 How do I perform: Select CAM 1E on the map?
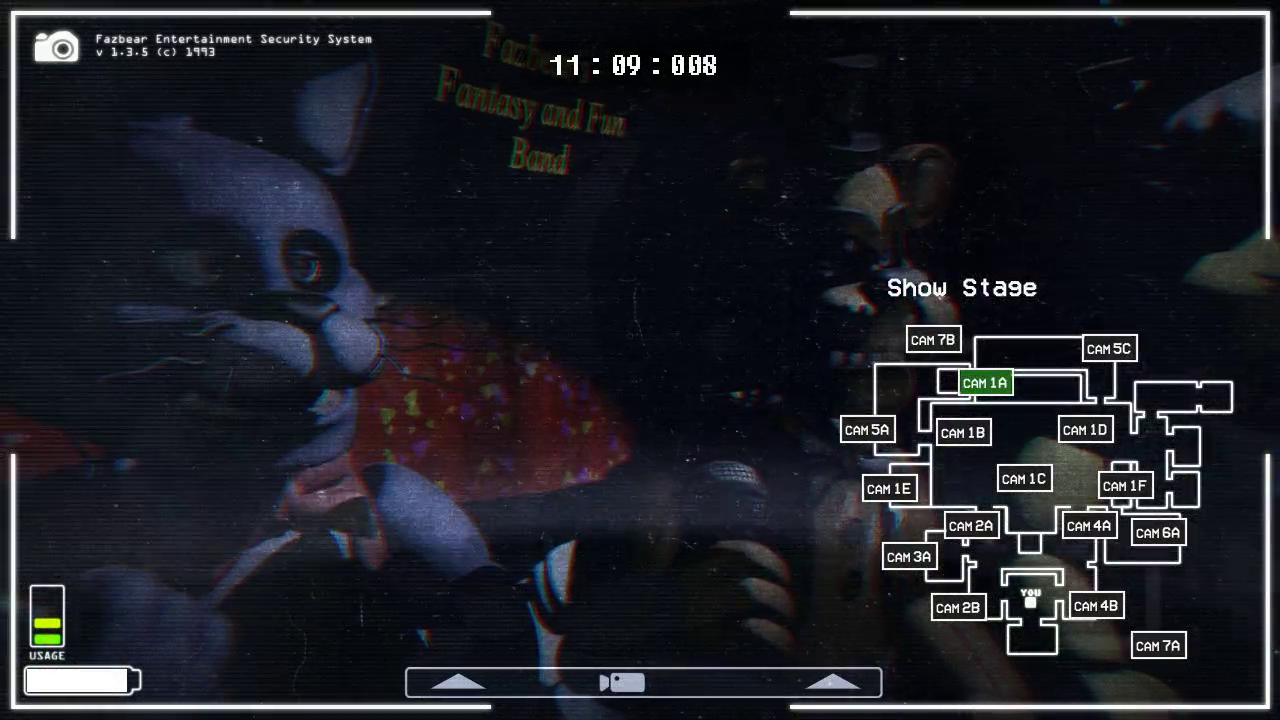tap(889, 488)
